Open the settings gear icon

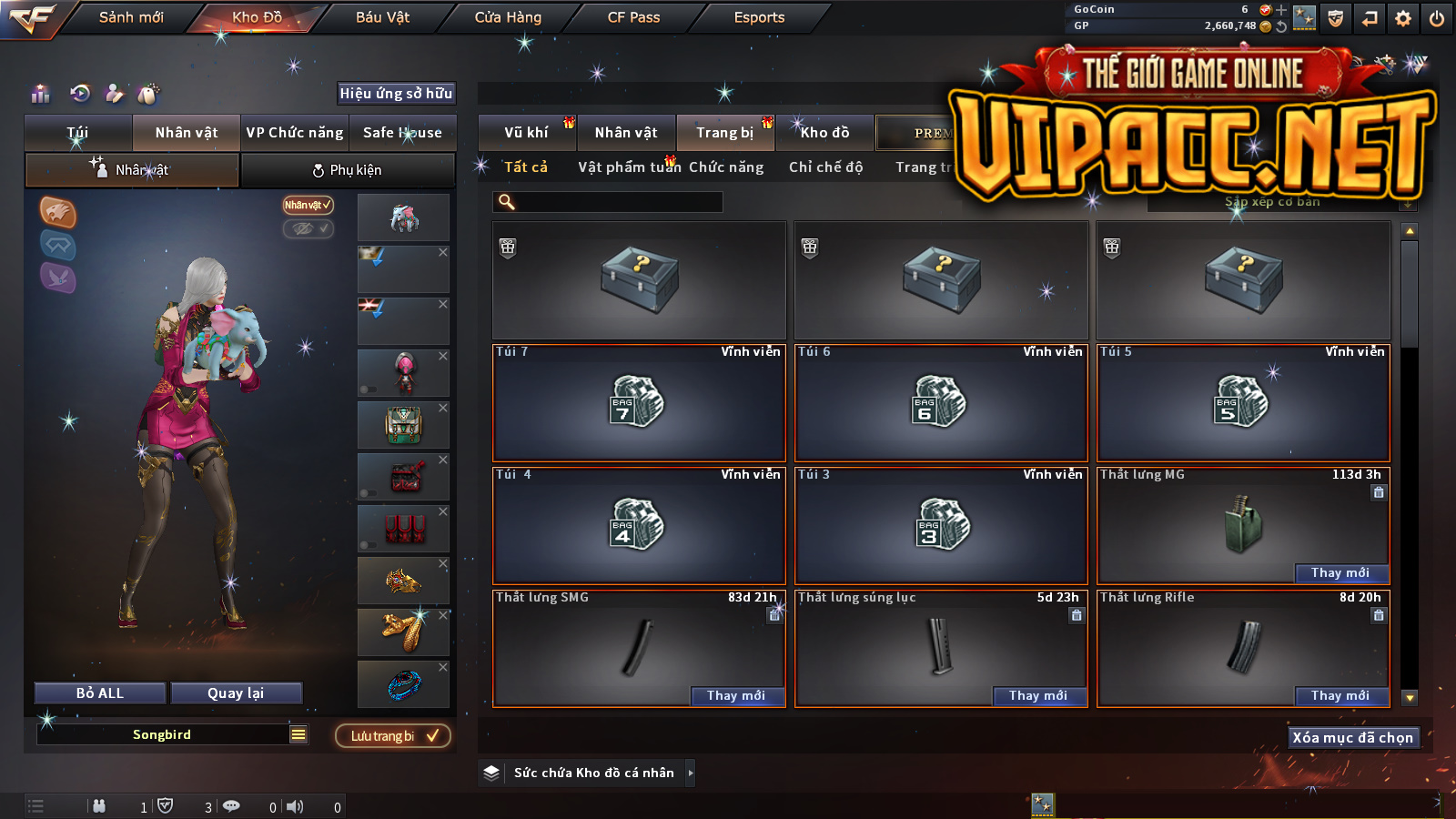[1403, 18]
